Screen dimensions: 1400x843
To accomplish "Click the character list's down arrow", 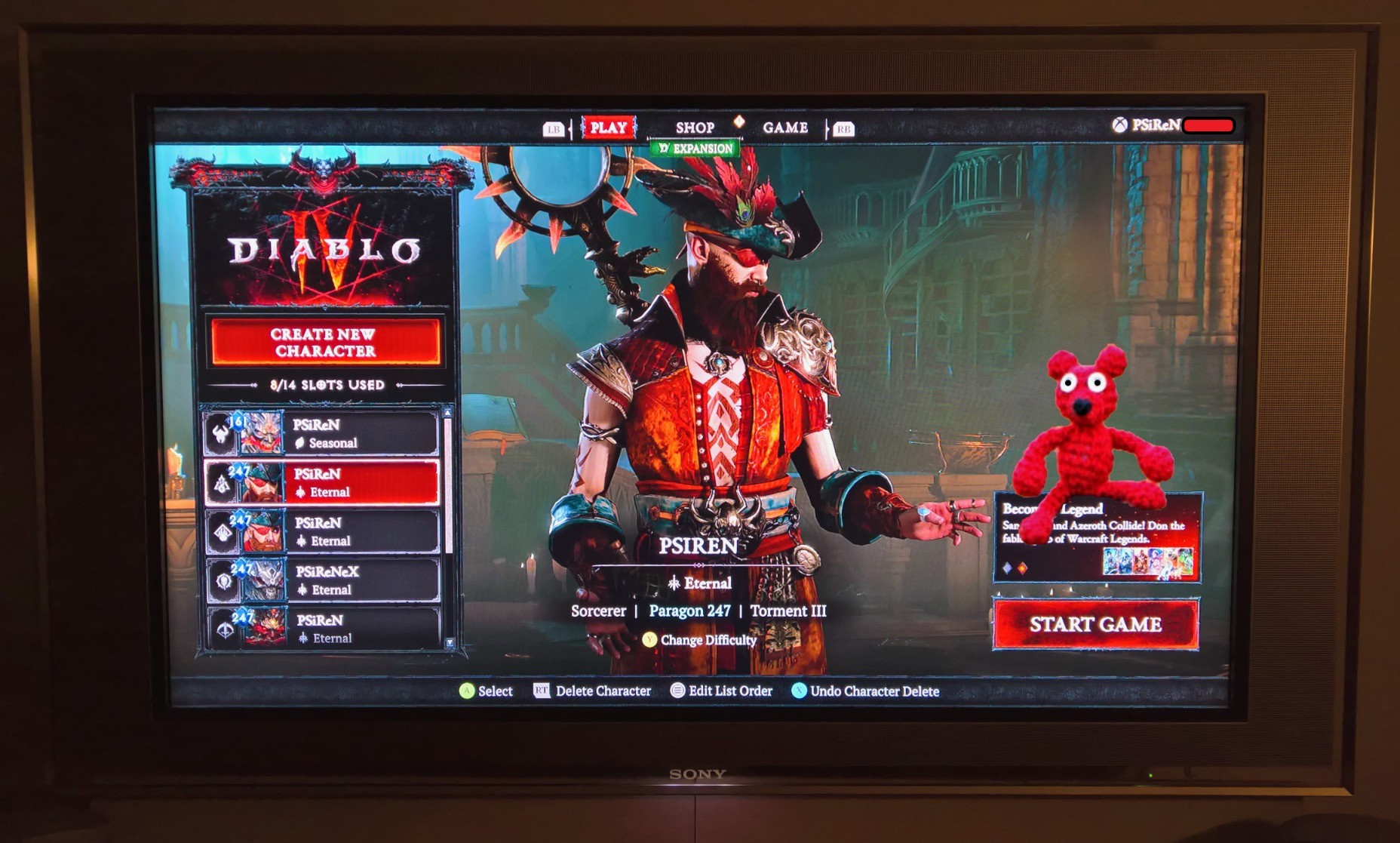I will [x=450, y=643].
